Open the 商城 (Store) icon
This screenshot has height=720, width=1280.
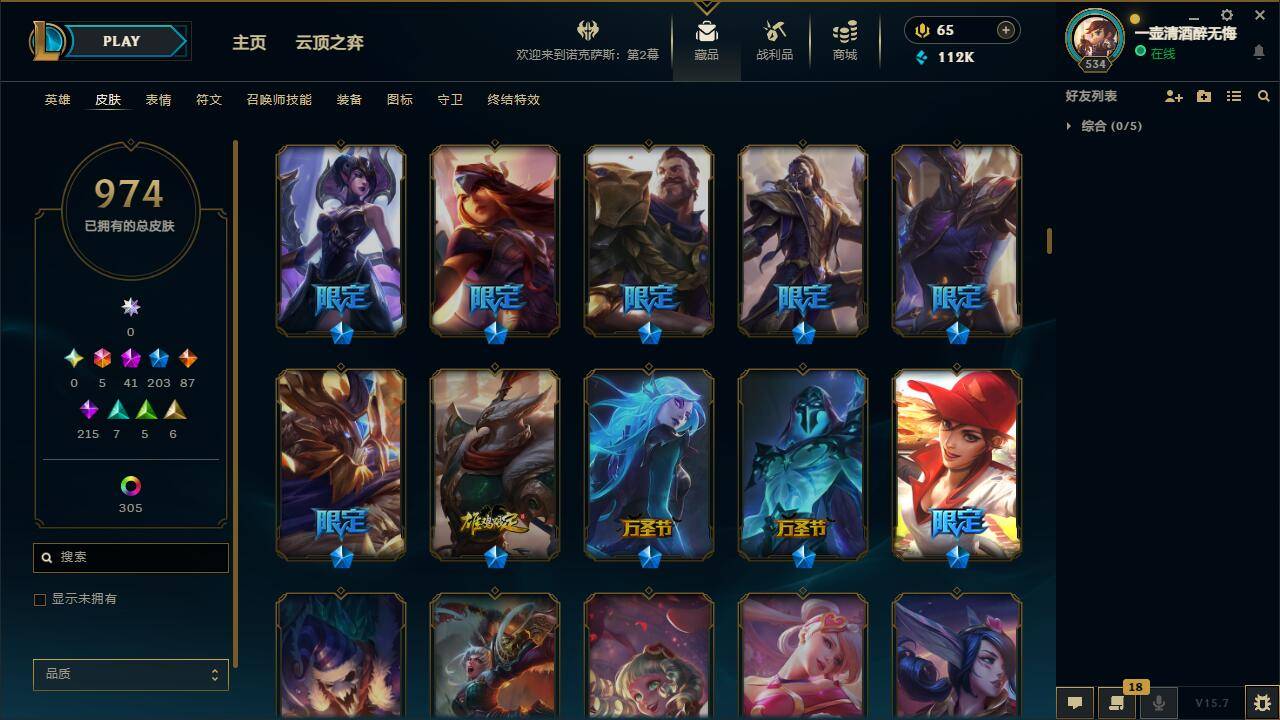tap(843, 40)
